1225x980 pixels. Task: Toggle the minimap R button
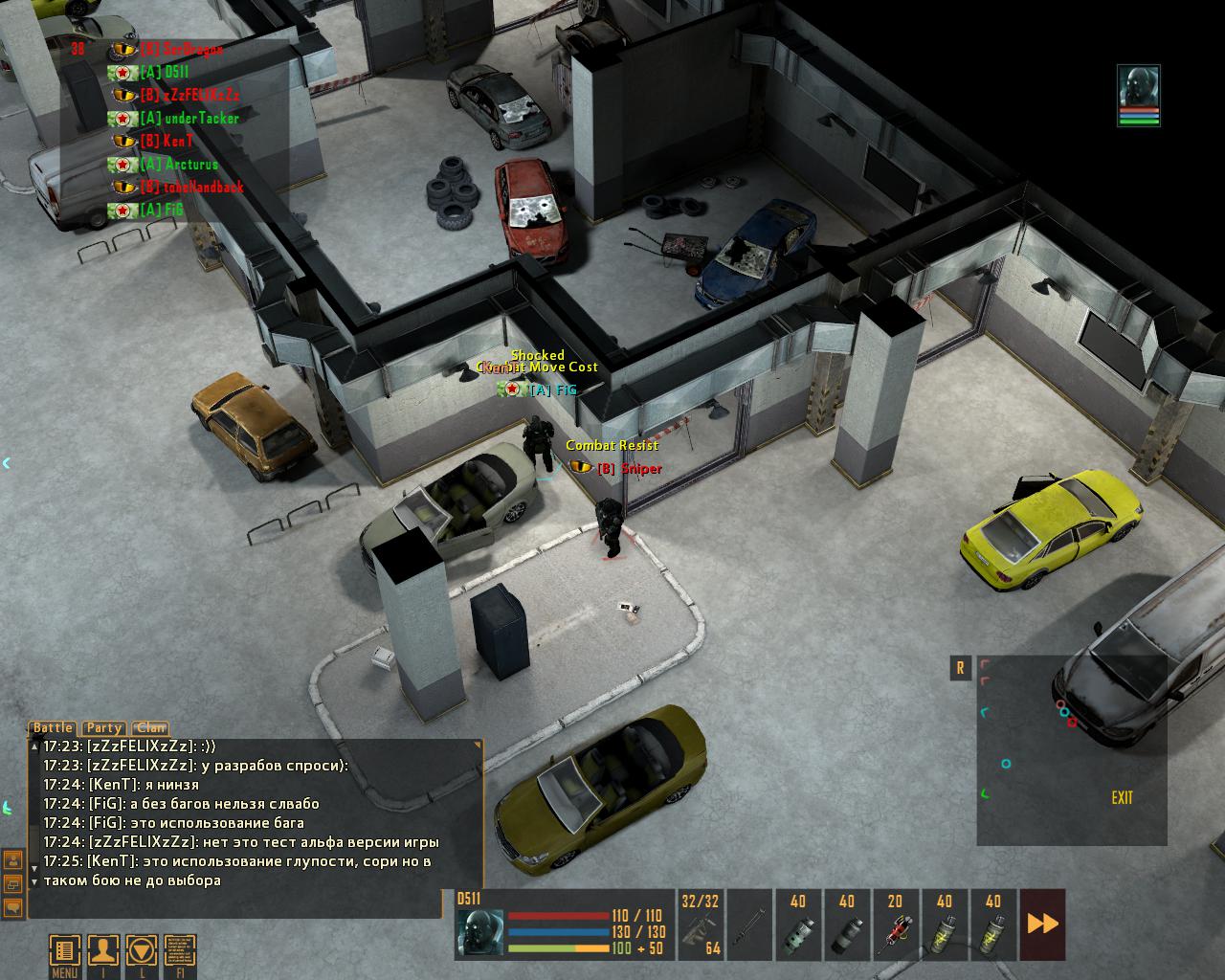[960, 668]
